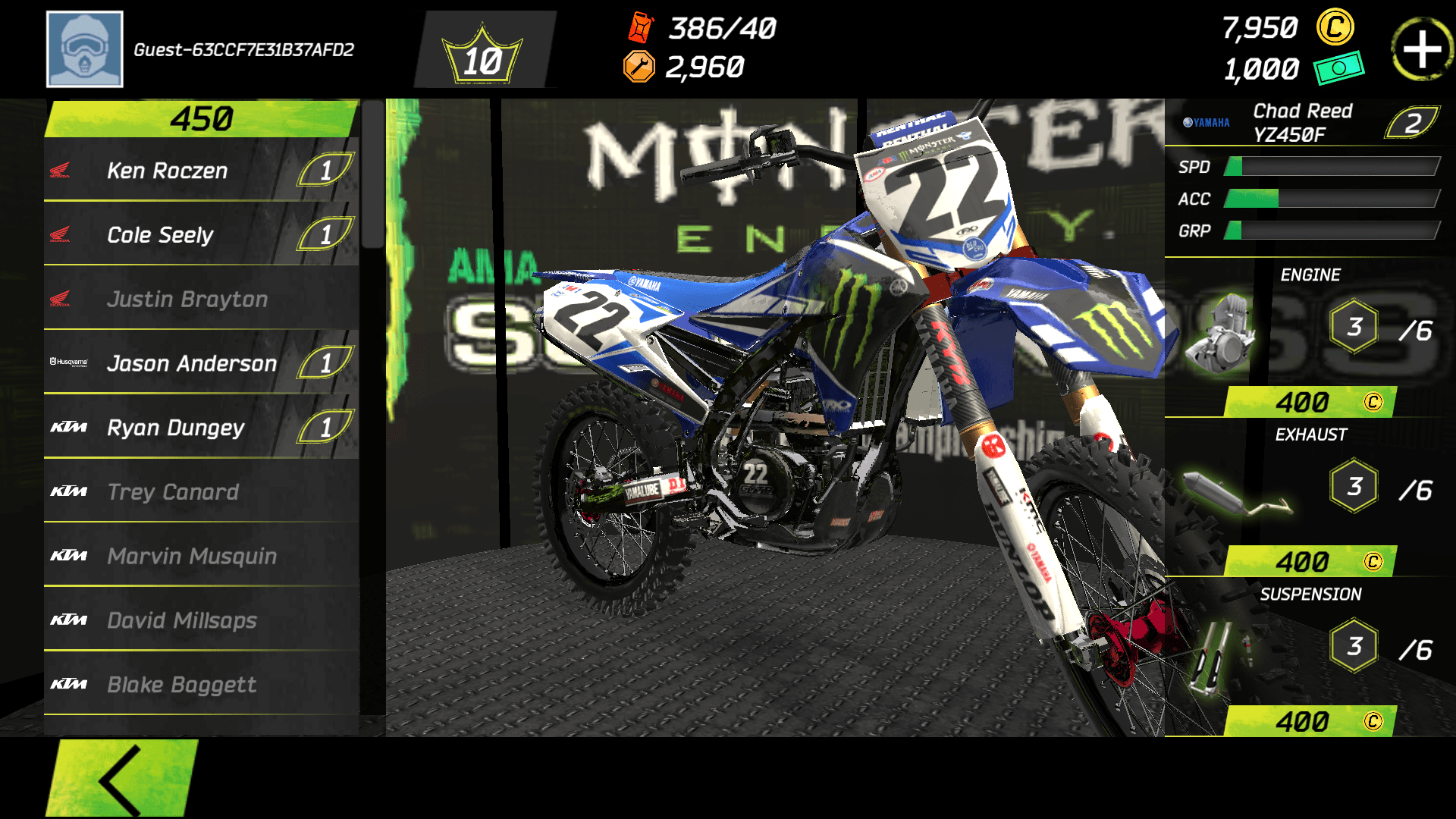1456x819 pixels.
Task: Select the KTM logo beside Ryan Dungey
Action: [68, 428]
